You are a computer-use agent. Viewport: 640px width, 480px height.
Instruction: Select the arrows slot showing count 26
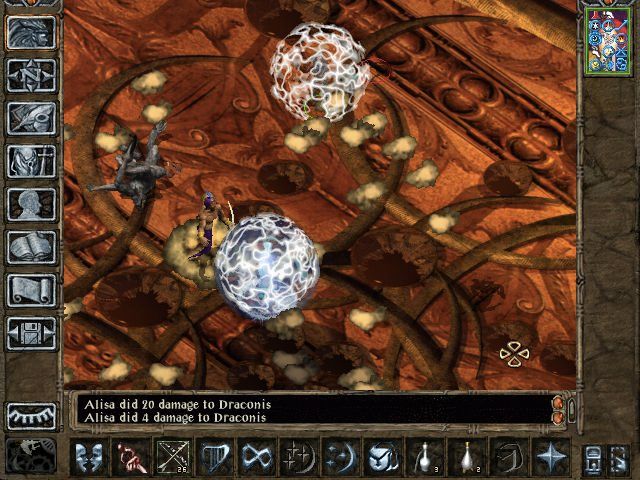click(172, 457)
